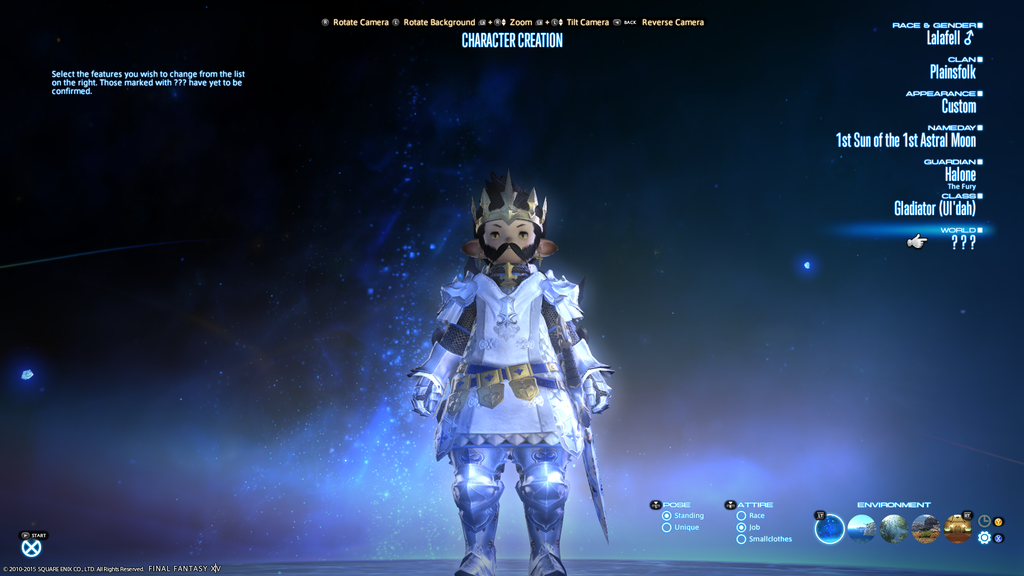Choose Race attire option
The width and height of the screenshot is (1024, 576).
pyautogui.click(x=741, y=516)
